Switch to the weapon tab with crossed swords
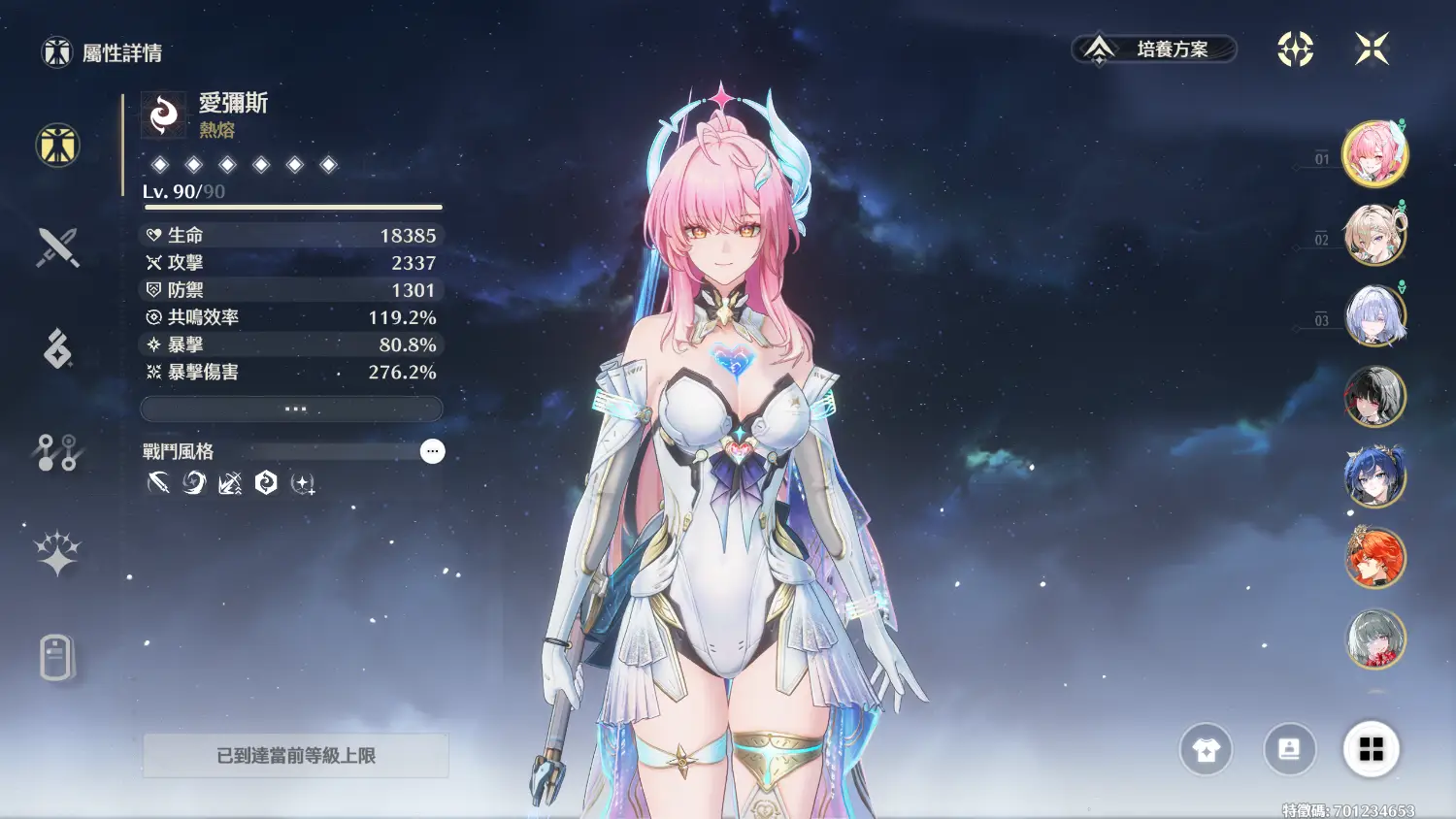Screen dimensions: 1456x819 coord(57,247)
